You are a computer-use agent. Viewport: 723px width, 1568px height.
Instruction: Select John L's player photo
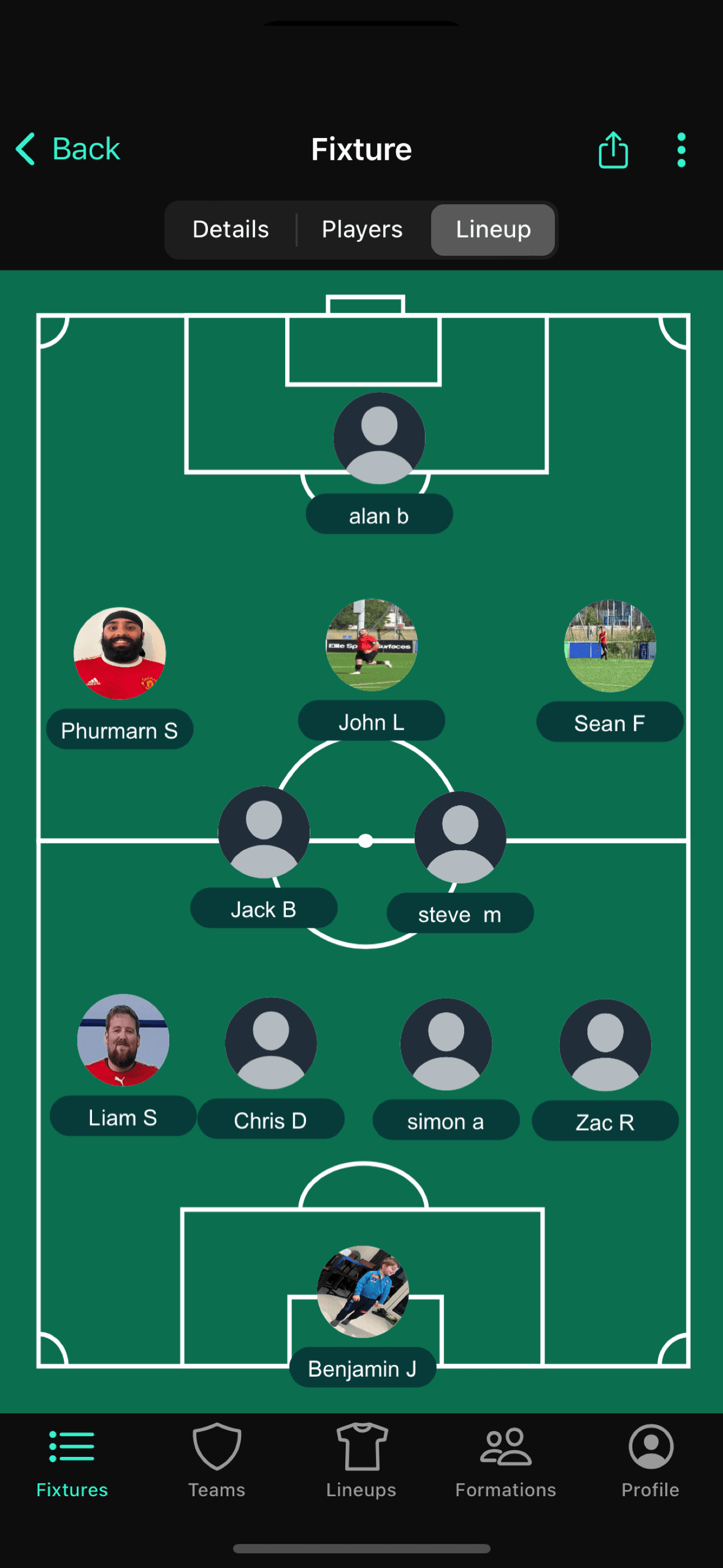372,645
